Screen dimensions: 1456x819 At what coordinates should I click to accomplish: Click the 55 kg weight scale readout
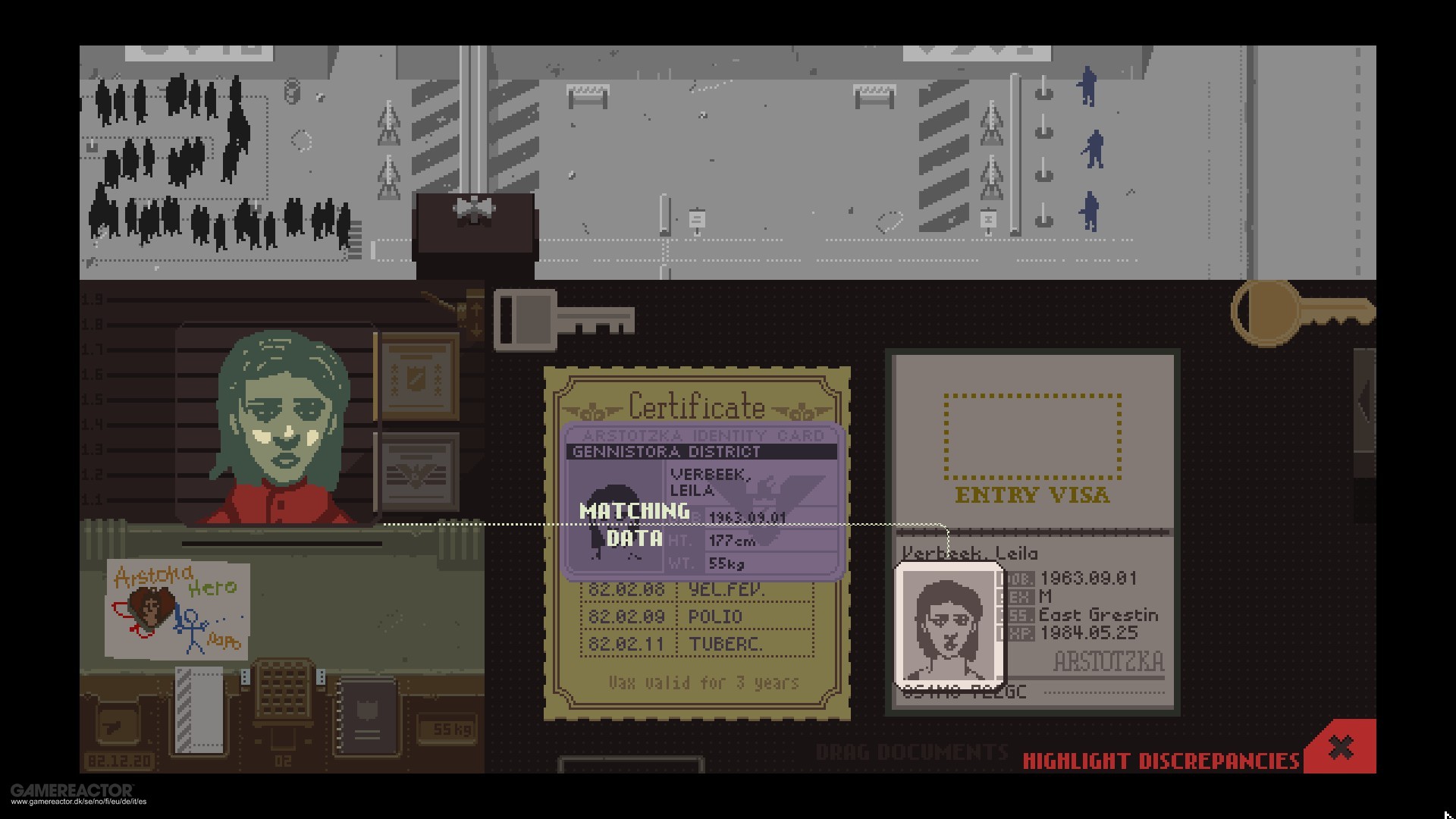tap(446, 727)
